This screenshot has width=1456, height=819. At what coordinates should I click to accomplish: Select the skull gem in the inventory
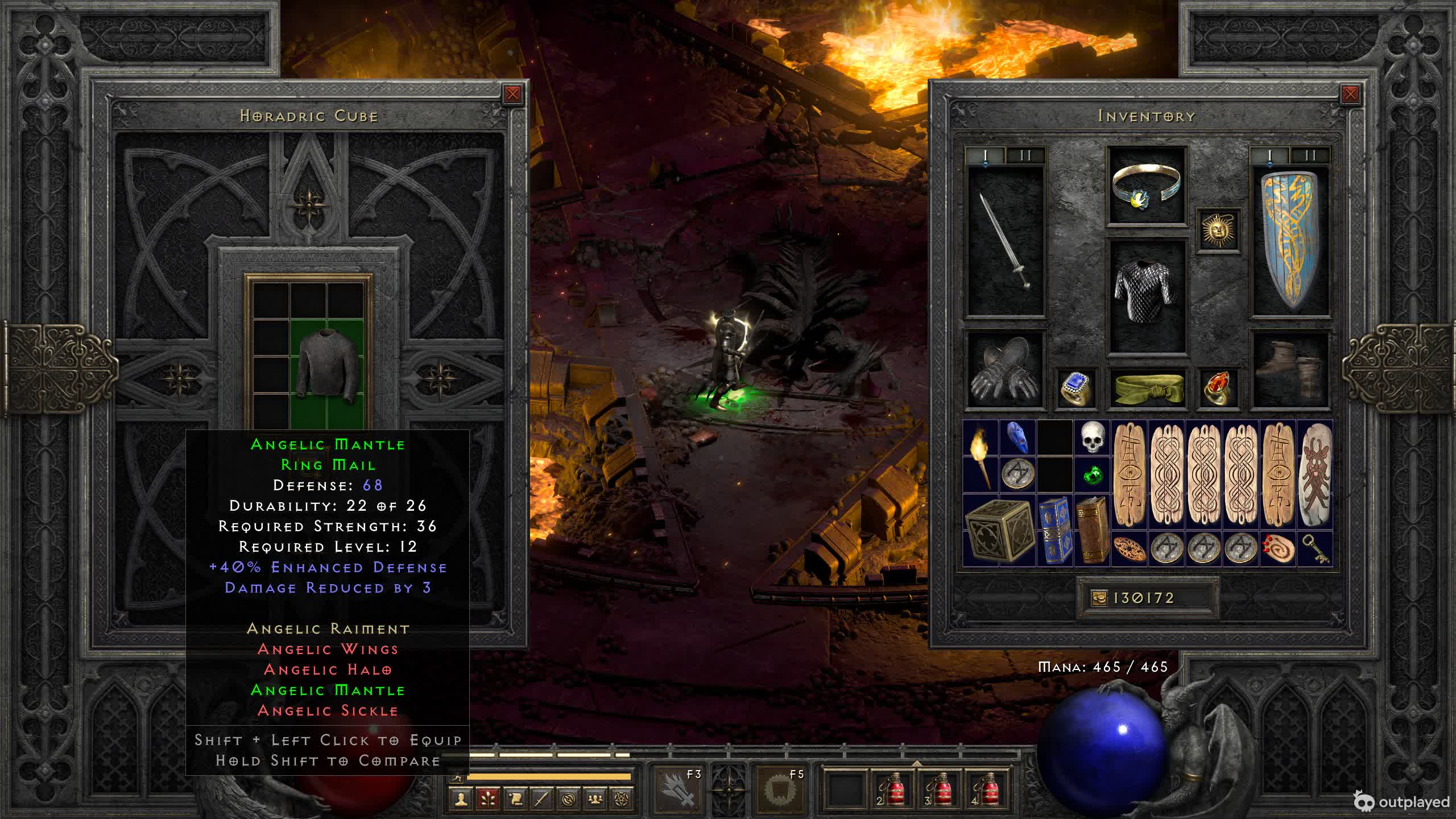[1092, 438]
